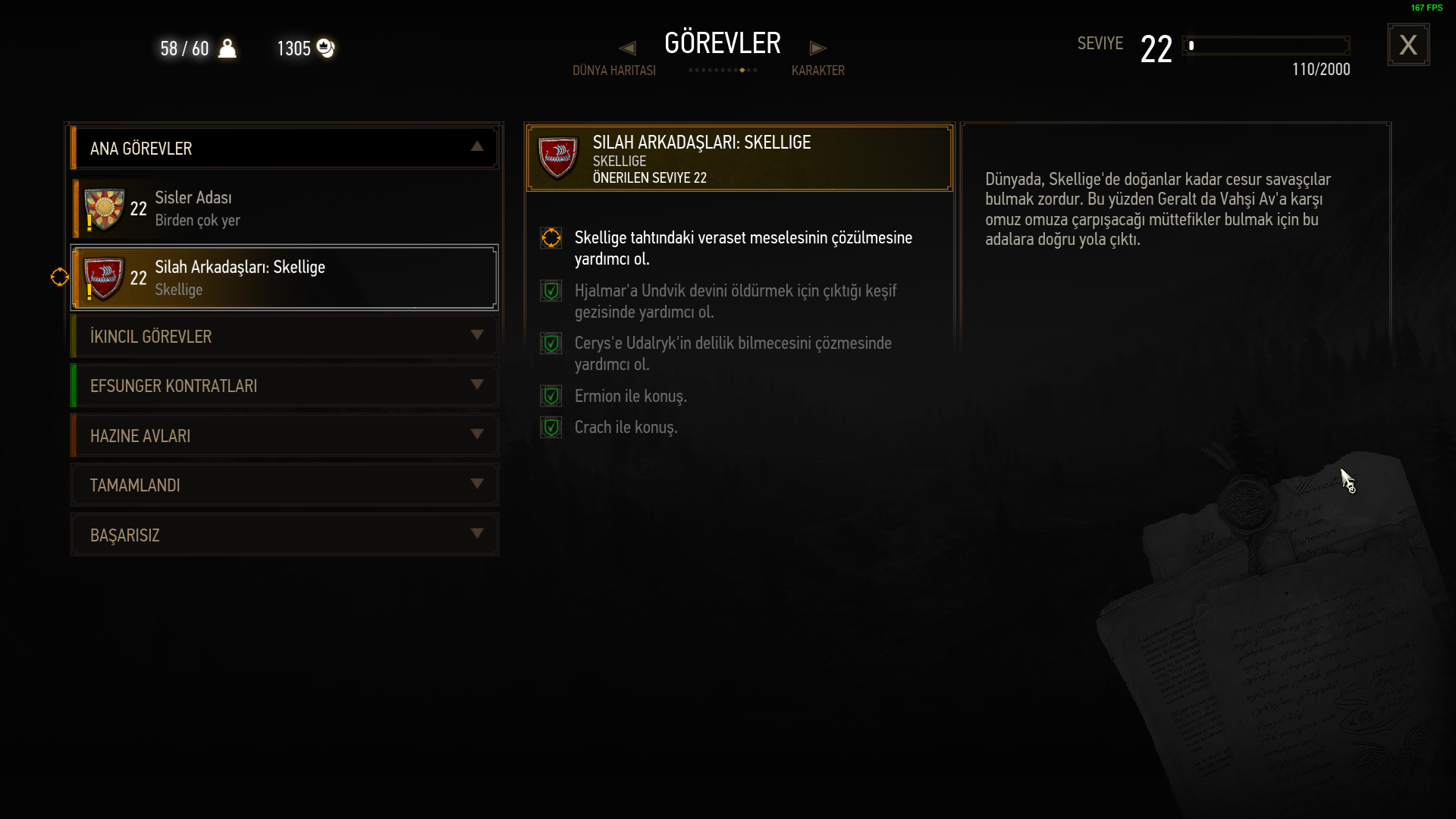Viewport: 1456px width, 819px height.
Task: Select the Cerys and Udalryk objective
Action: [x=733, y=353]
